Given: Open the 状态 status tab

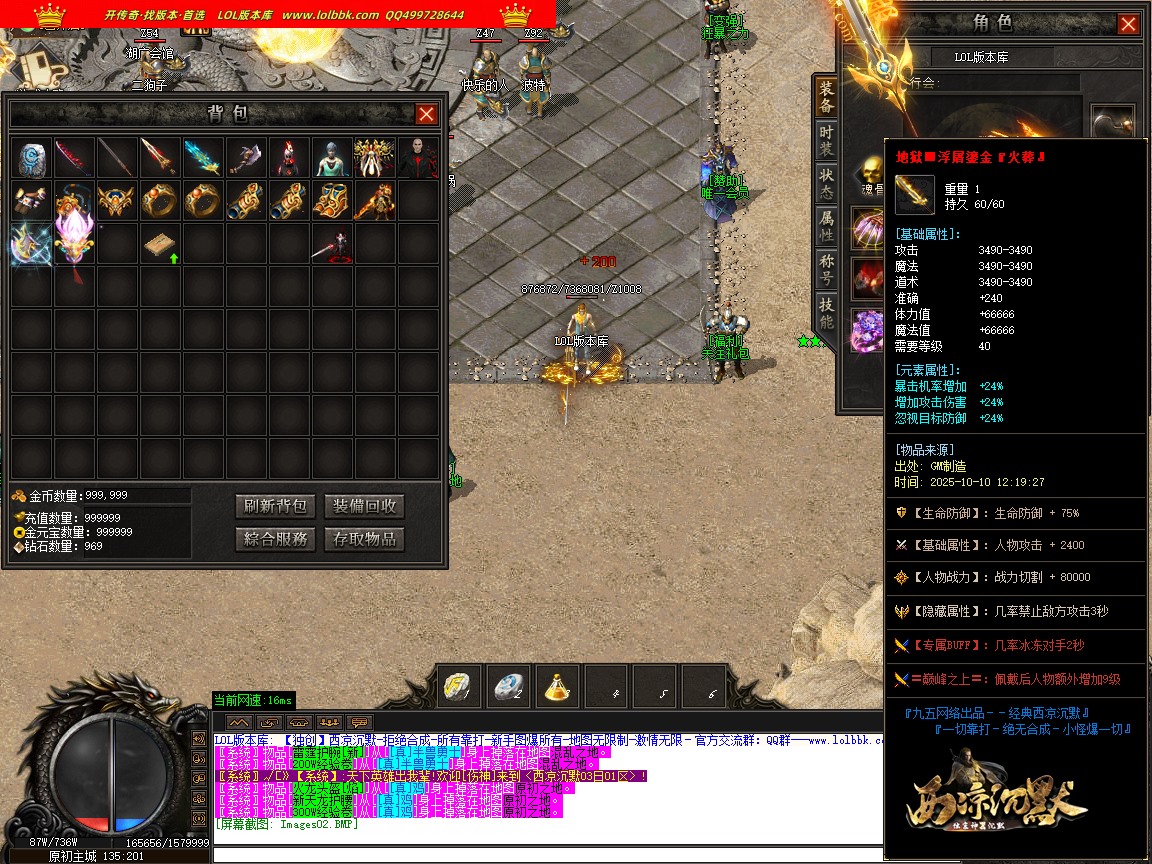Looking at the screenshot, I should pos(826,182).
